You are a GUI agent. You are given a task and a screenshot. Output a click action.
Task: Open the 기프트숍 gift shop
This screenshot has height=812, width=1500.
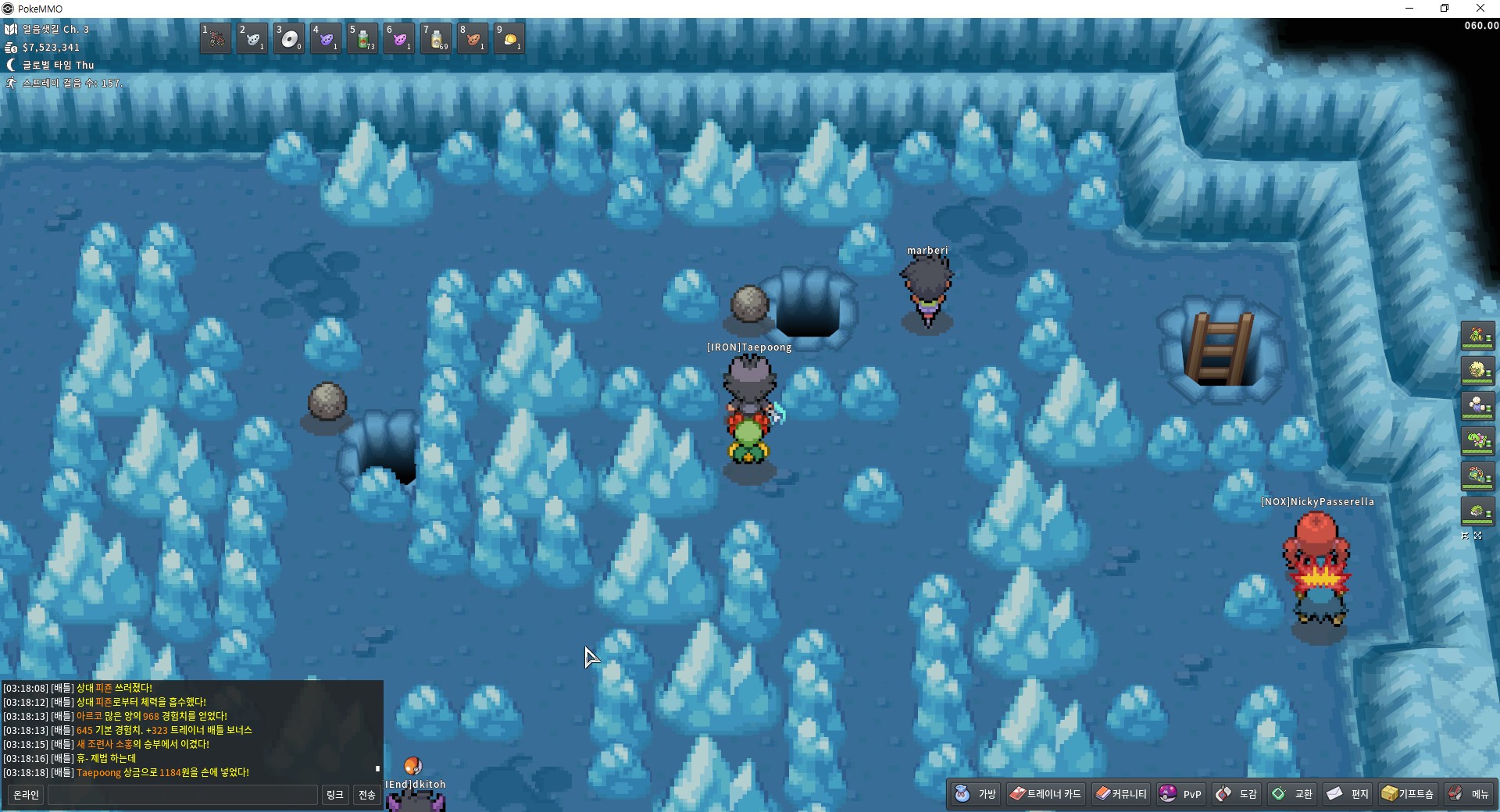(1408, 794)
